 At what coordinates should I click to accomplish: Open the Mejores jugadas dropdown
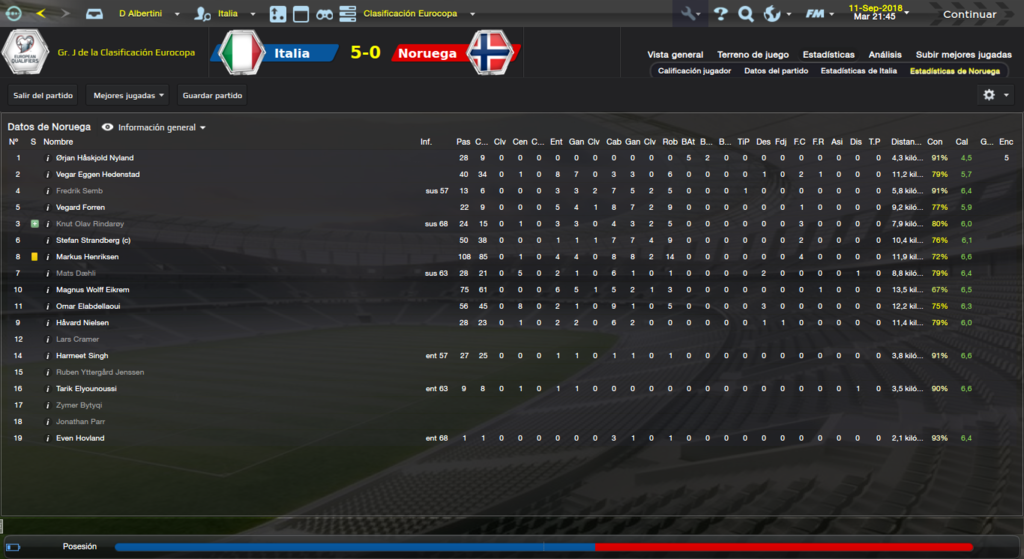pos(128,96)
